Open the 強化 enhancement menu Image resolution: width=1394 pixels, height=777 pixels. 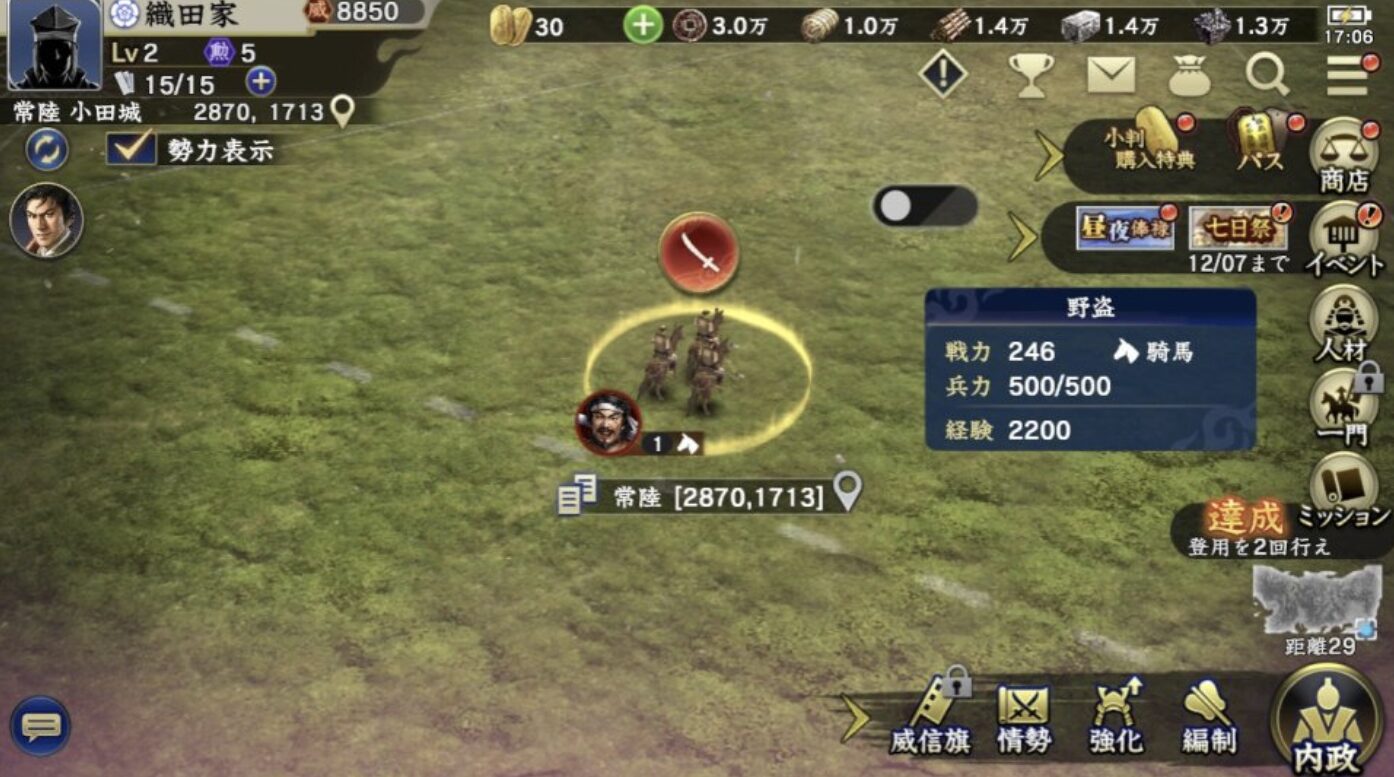[1116, 716]
